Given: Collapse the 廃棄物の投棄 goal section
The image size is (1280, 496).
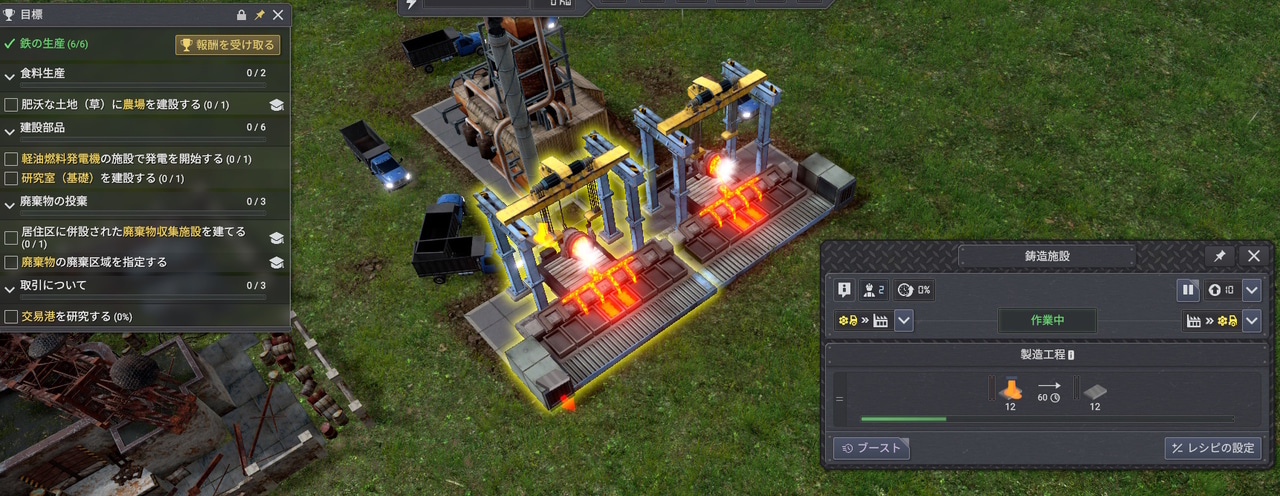Looking at the screenshot, I should pyautogui.click(x=10, y=203).
